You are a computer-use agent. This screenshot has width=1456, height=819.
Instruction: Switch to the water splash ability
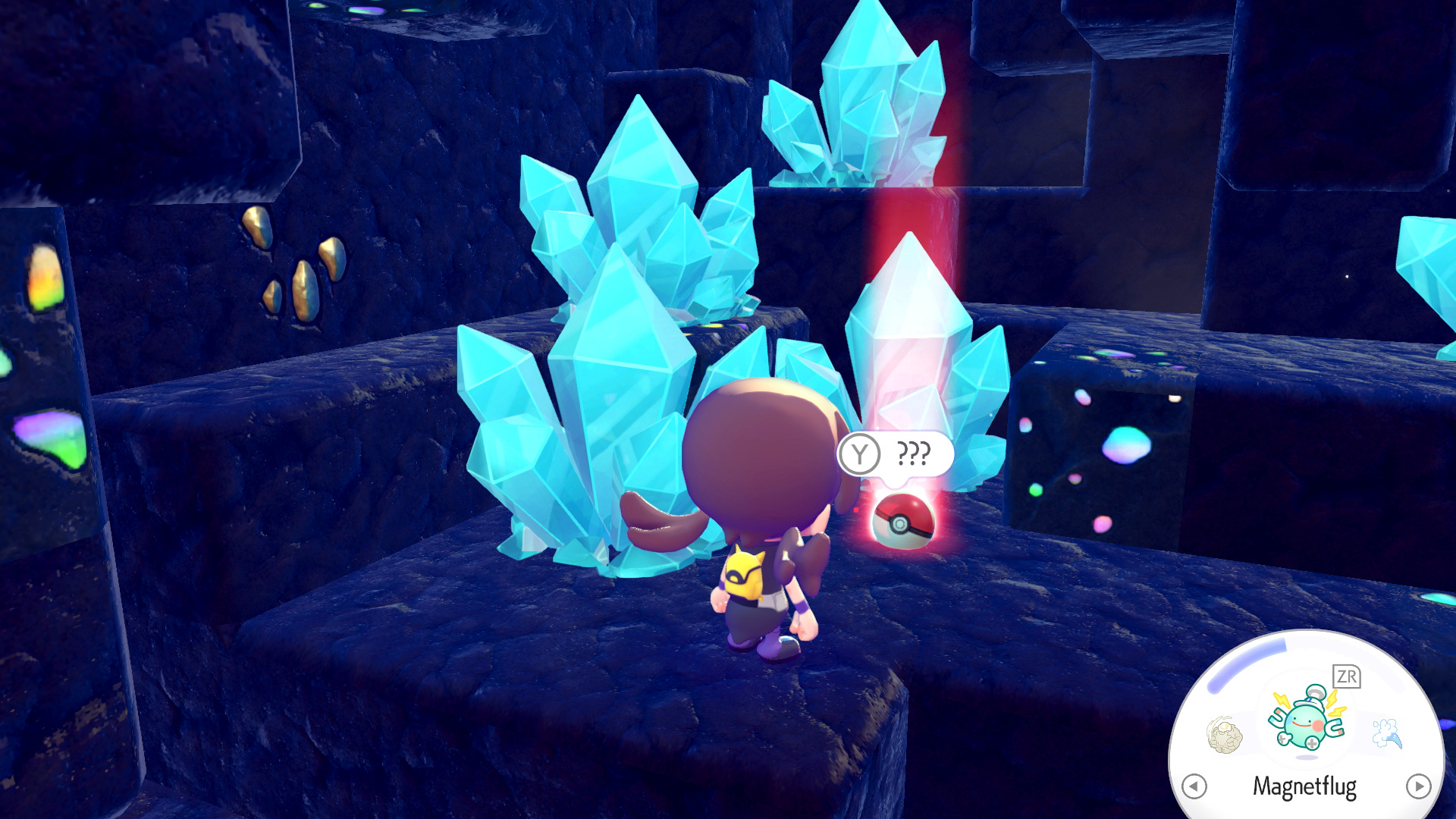click(x=1387, y=733)
